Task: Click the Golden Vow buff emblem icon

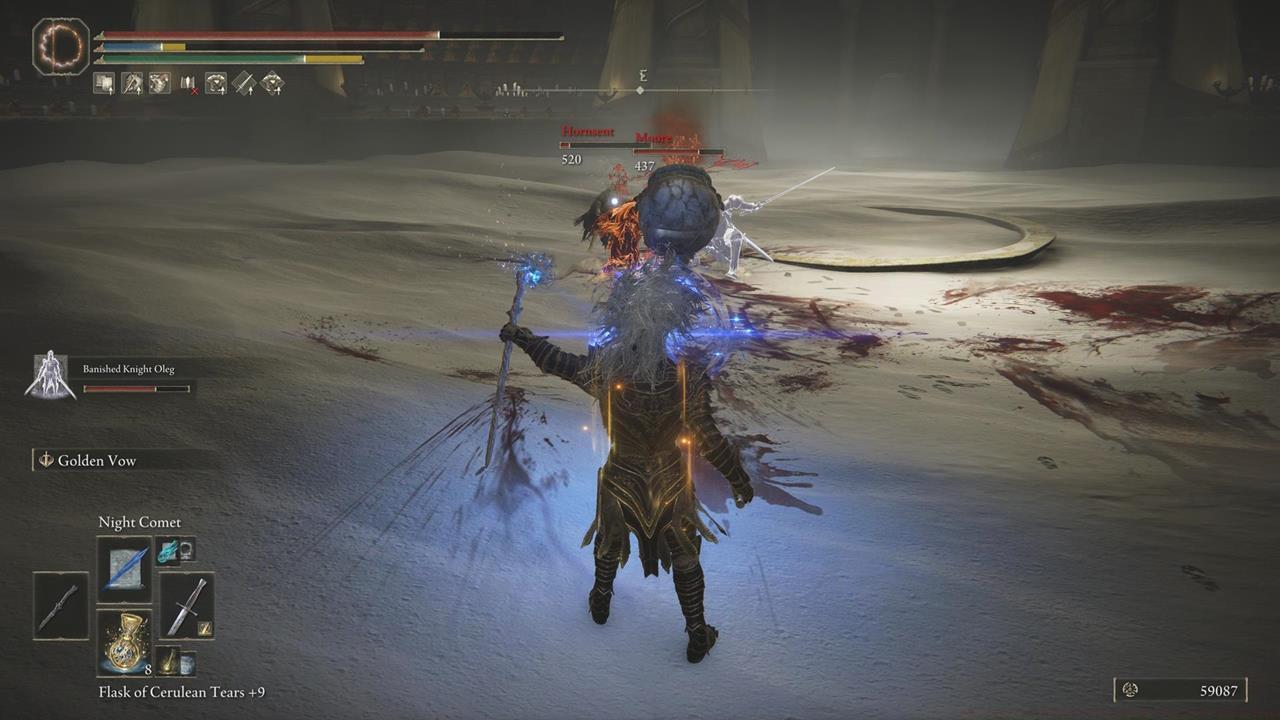Action: [x=46, y=459]
